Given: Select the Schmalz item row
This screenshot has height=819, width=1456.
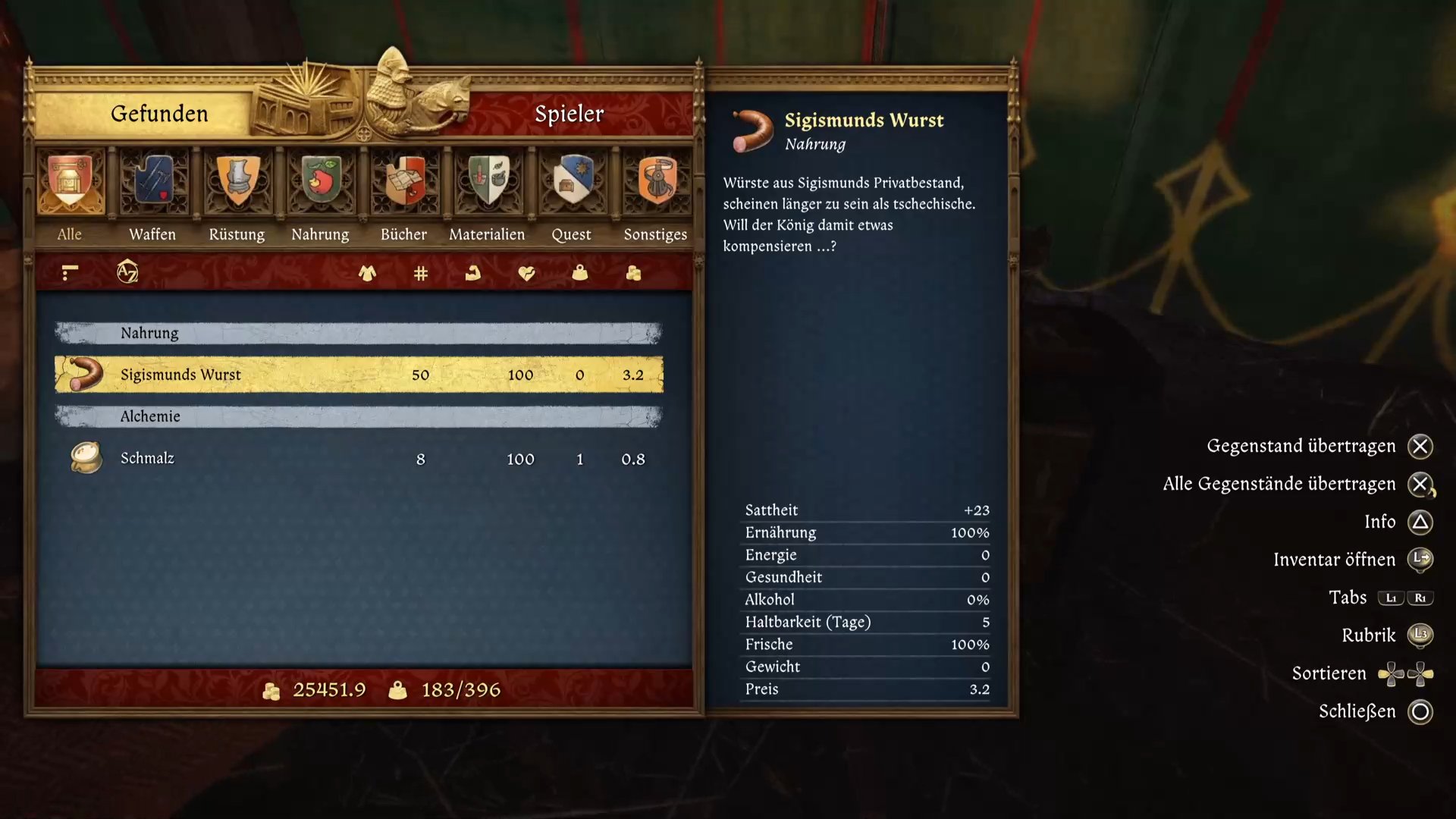Looking at the screenshot, I should pyautogui.click(x=359, y=459).
